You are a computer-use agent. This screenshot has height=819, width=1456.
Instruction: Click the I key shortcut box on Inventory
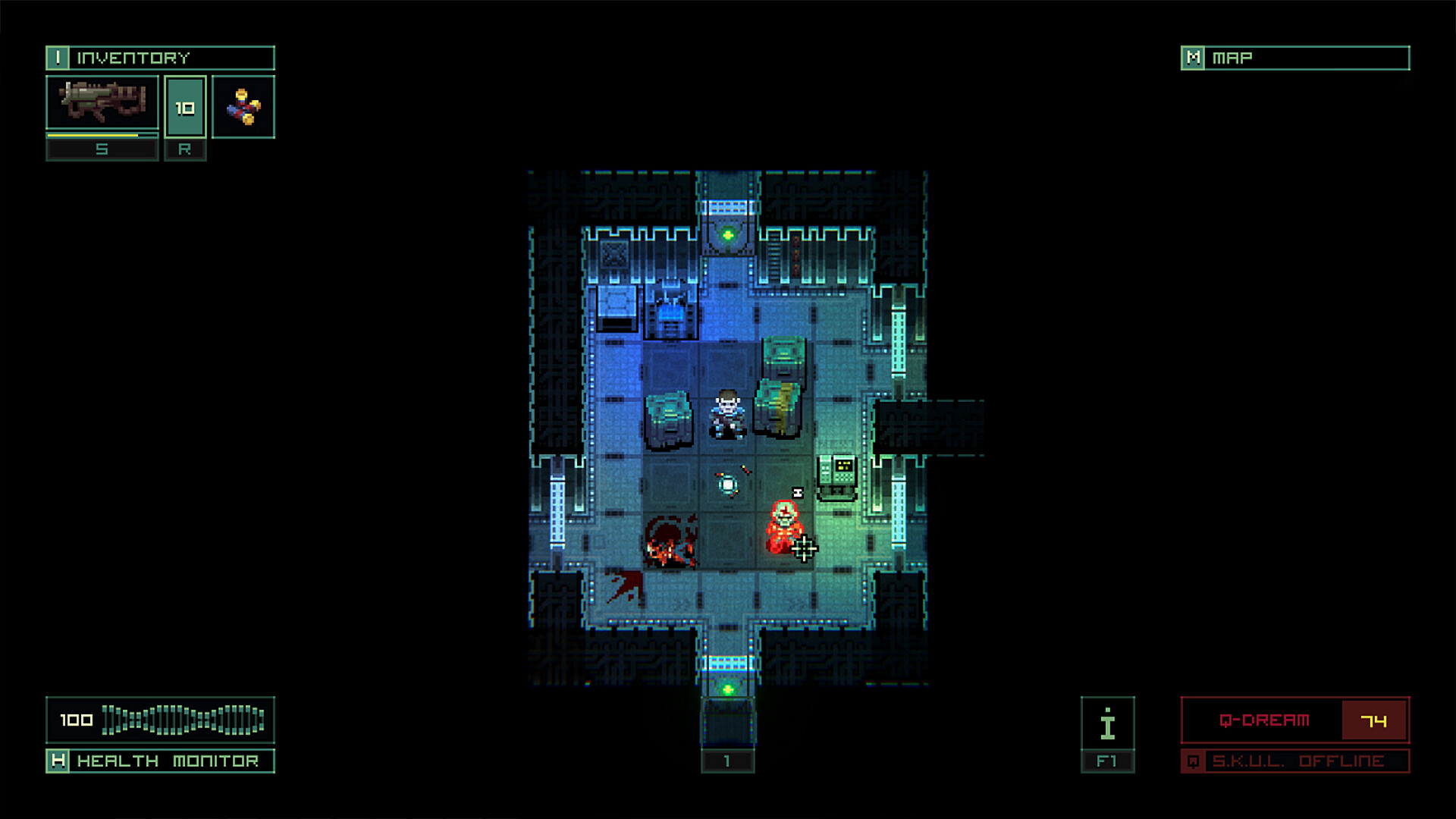coord(59,58)
